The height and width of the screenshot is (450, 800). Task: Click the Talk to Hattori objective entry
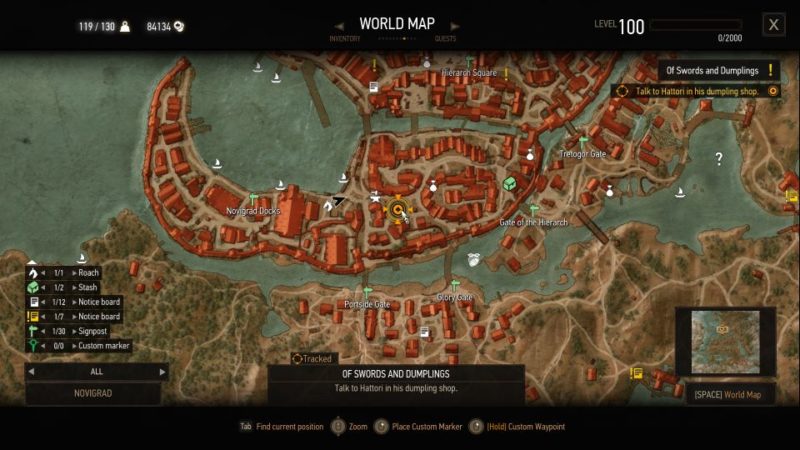point(695,91)
